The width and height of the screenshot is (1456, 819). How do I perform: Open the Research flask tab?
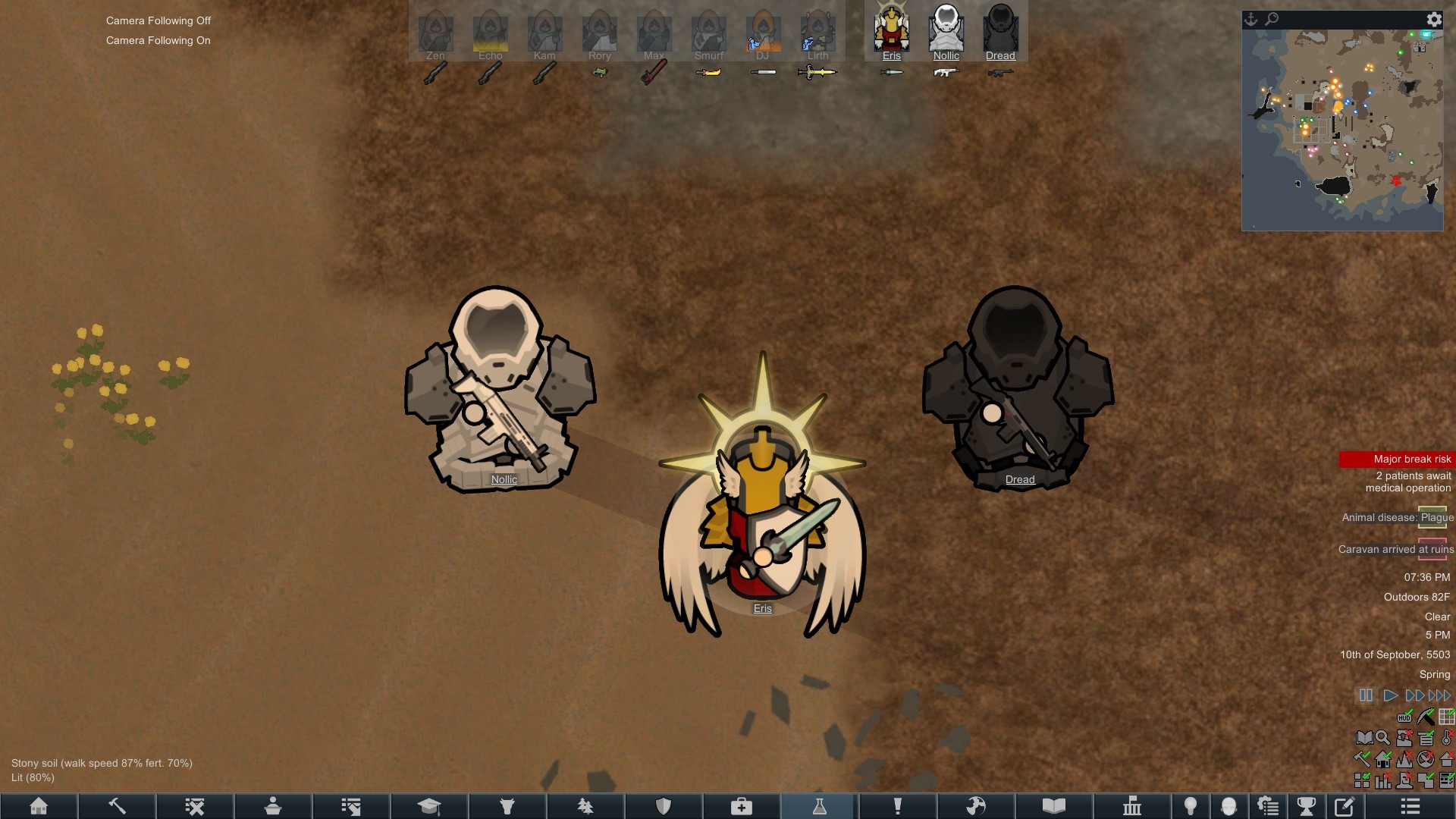click(x=819, y=806)
